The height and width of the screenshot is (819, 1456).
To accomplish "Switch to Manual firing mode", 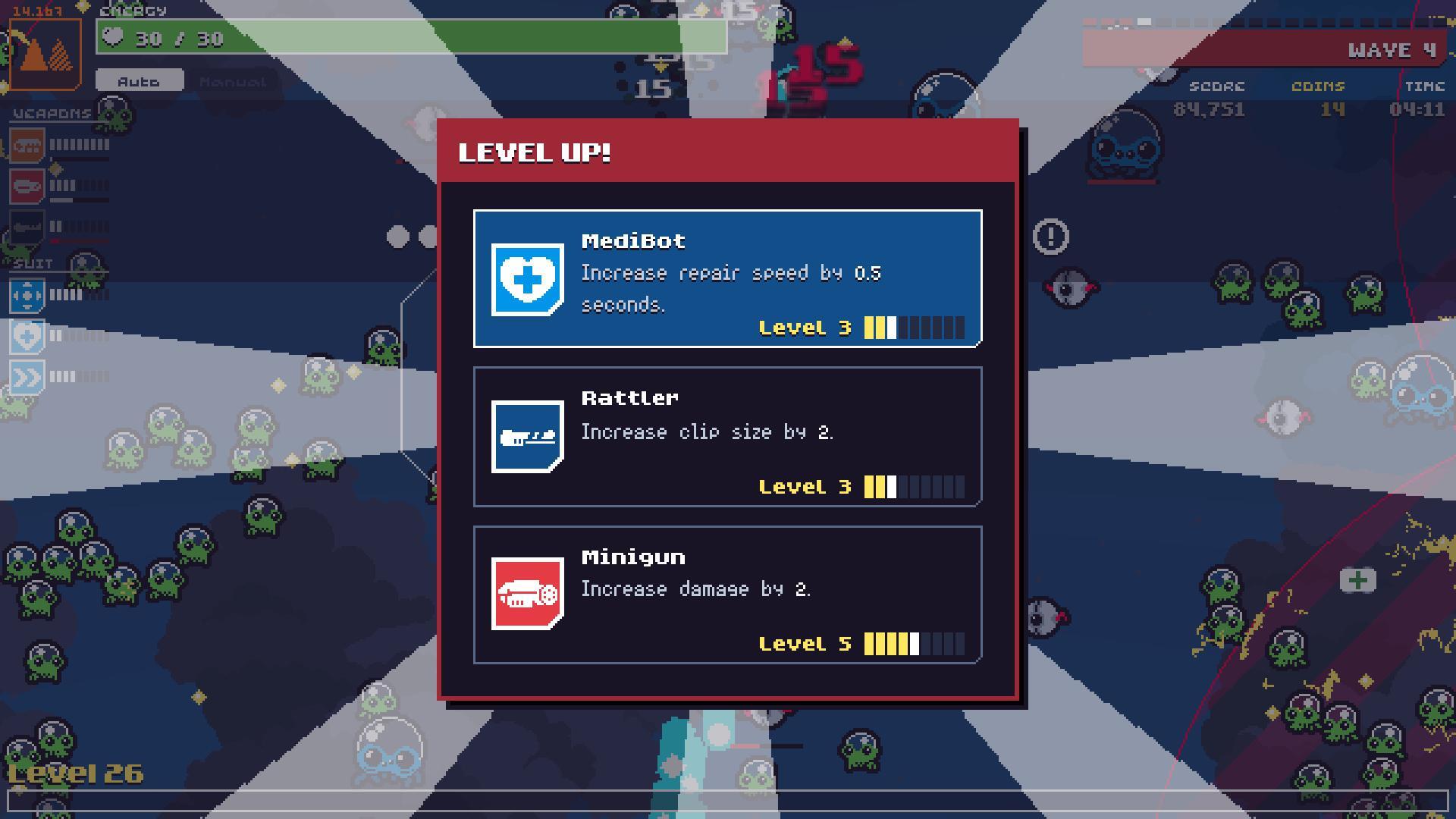I will click(231, 81).
